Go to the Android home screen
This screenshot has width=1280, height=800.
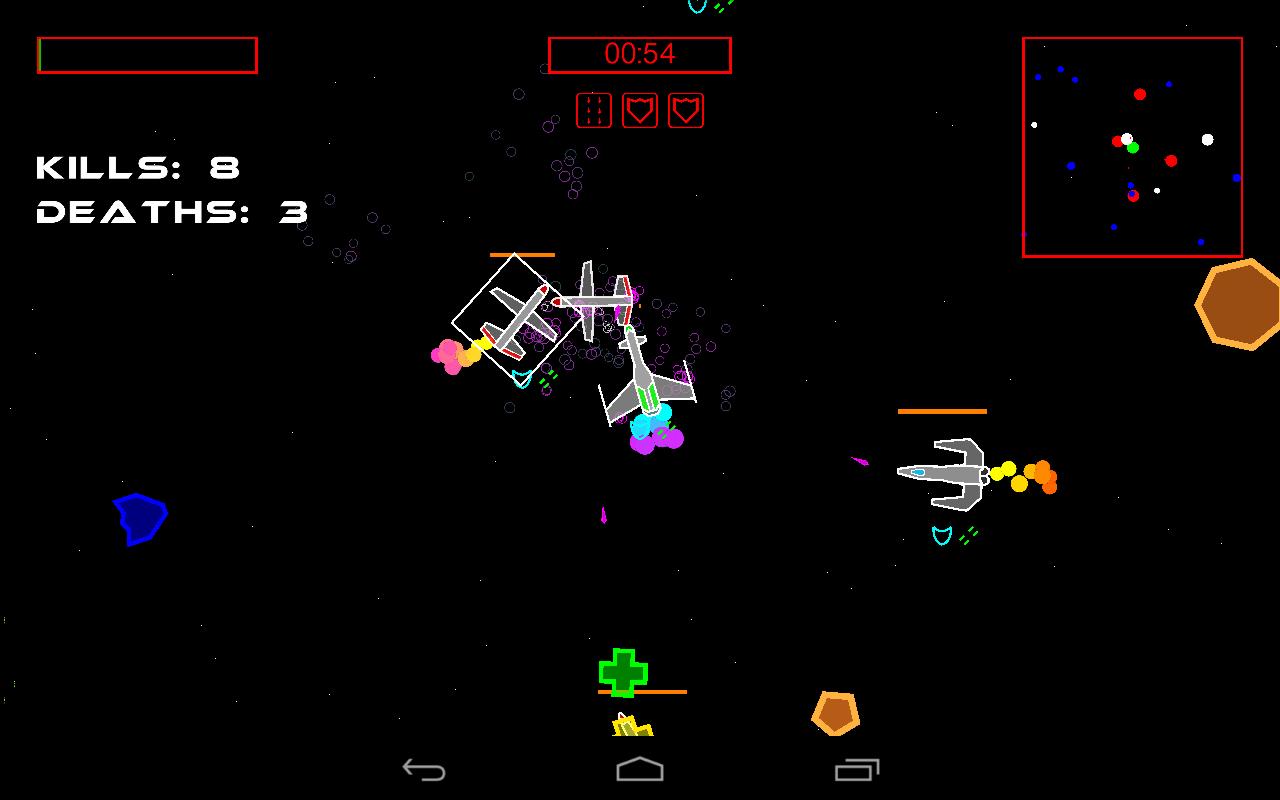640,769
